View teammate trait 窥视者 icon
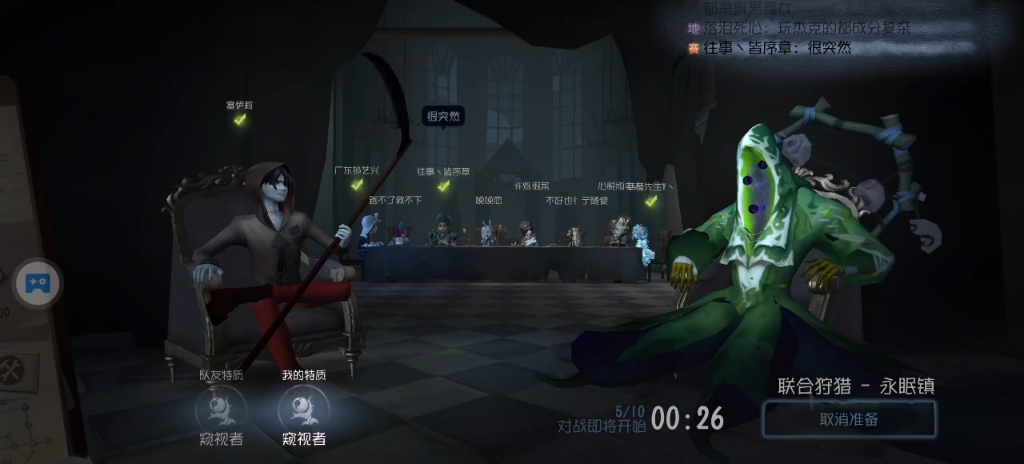Image resolution: width=1024 pixels, height=464 pixels. click(x=221, y=407)
